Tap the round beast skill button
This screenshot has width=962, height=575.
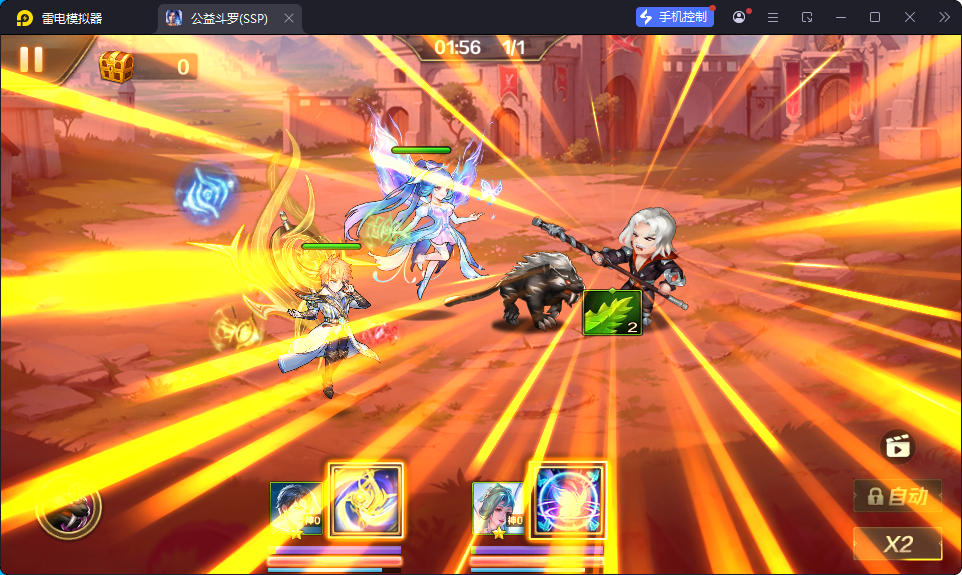point(68,507)
